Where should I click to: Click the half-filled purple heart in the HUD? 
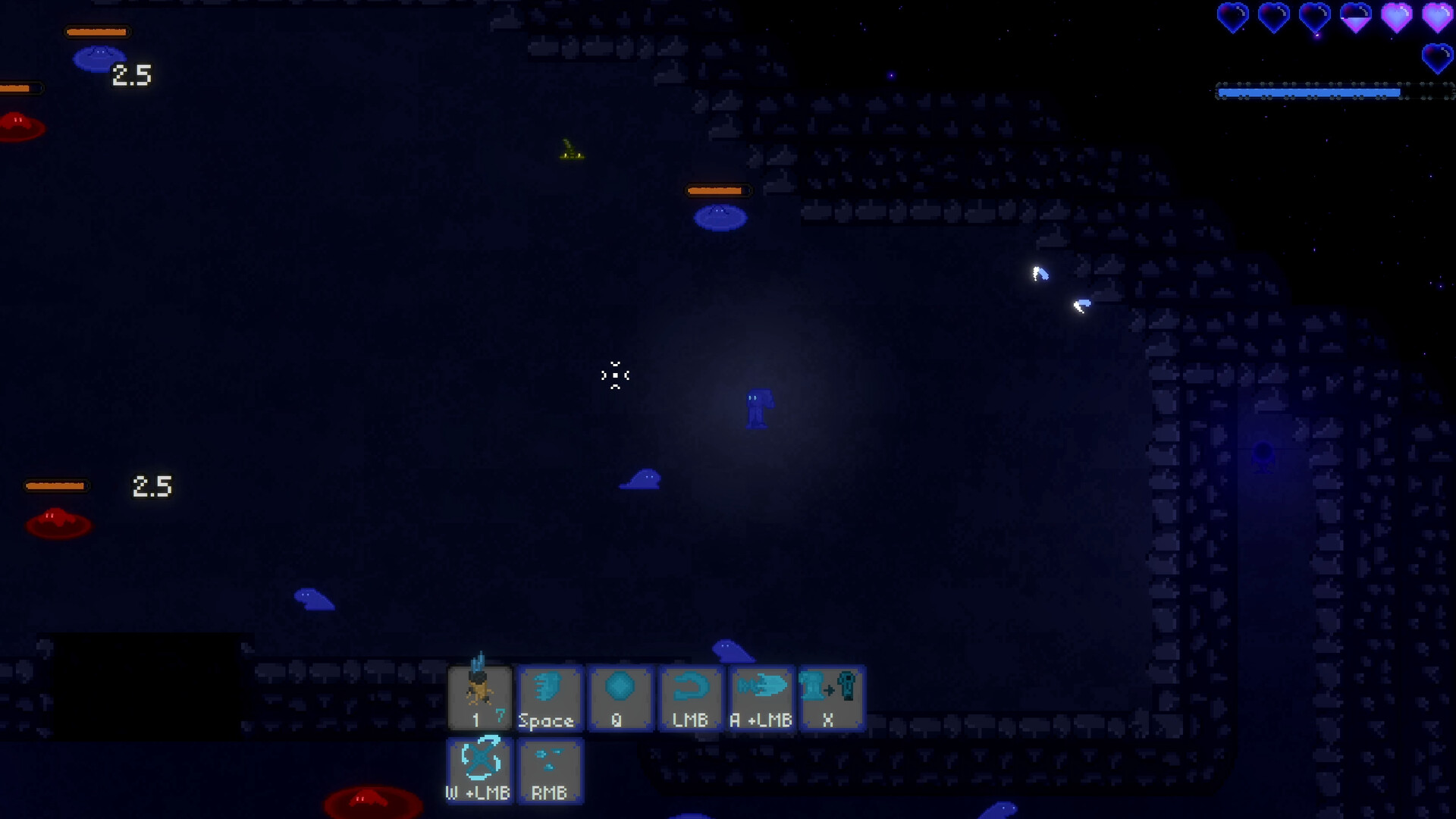pos(1356,17)
